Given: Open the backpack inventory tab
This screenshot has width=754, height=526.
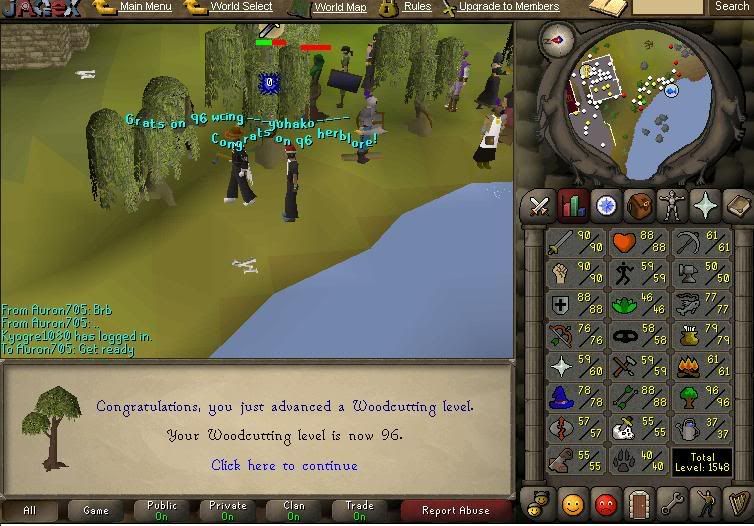Looking at the screenshot, I should [639, 206].
